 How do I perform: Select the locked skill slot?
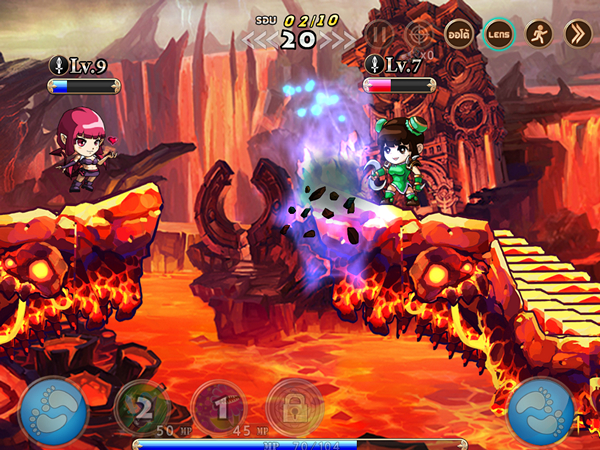pos(294,406)
